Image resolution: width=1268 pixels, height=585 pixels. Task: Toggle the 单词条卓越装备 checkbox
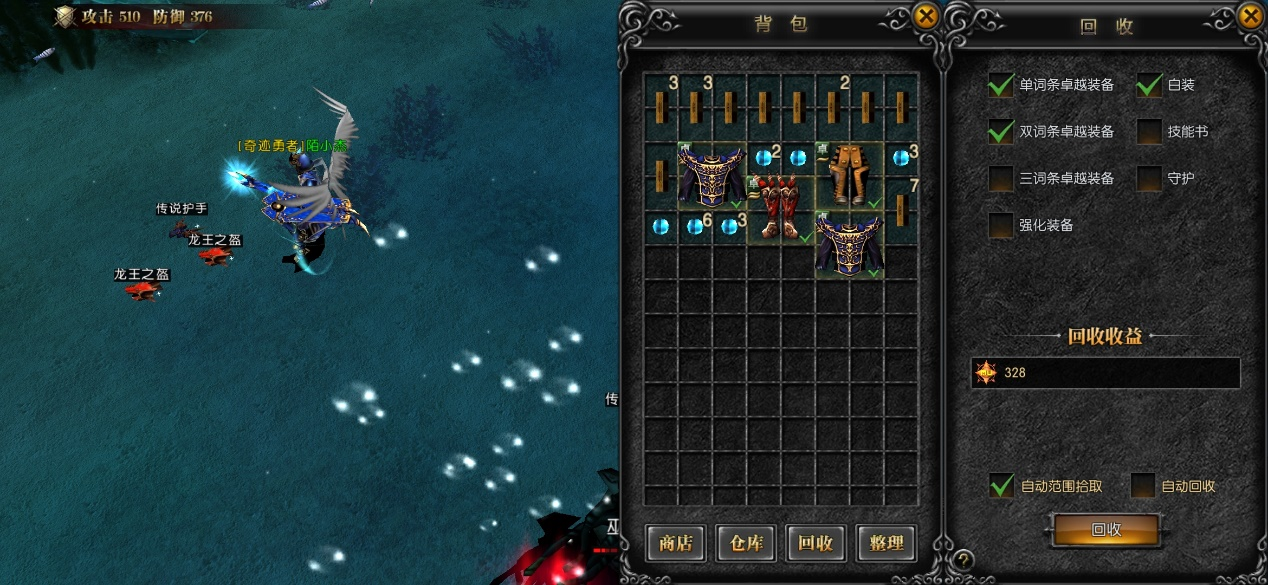pos(1001,85)
